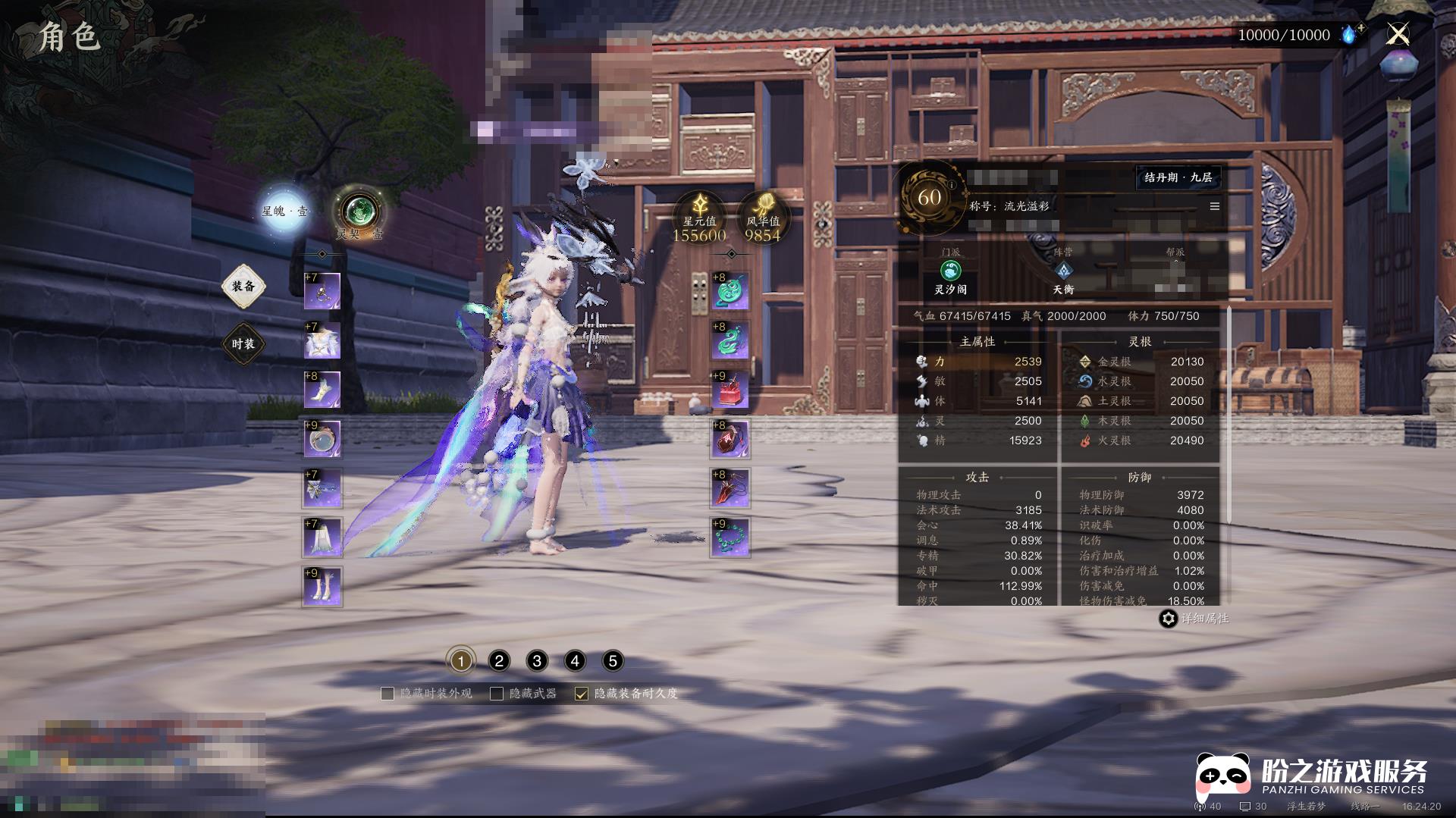Select the +9 green bead bracelet slot
Image resolution: width=1456 pixels, height=818 pixels.
(730, 537)
